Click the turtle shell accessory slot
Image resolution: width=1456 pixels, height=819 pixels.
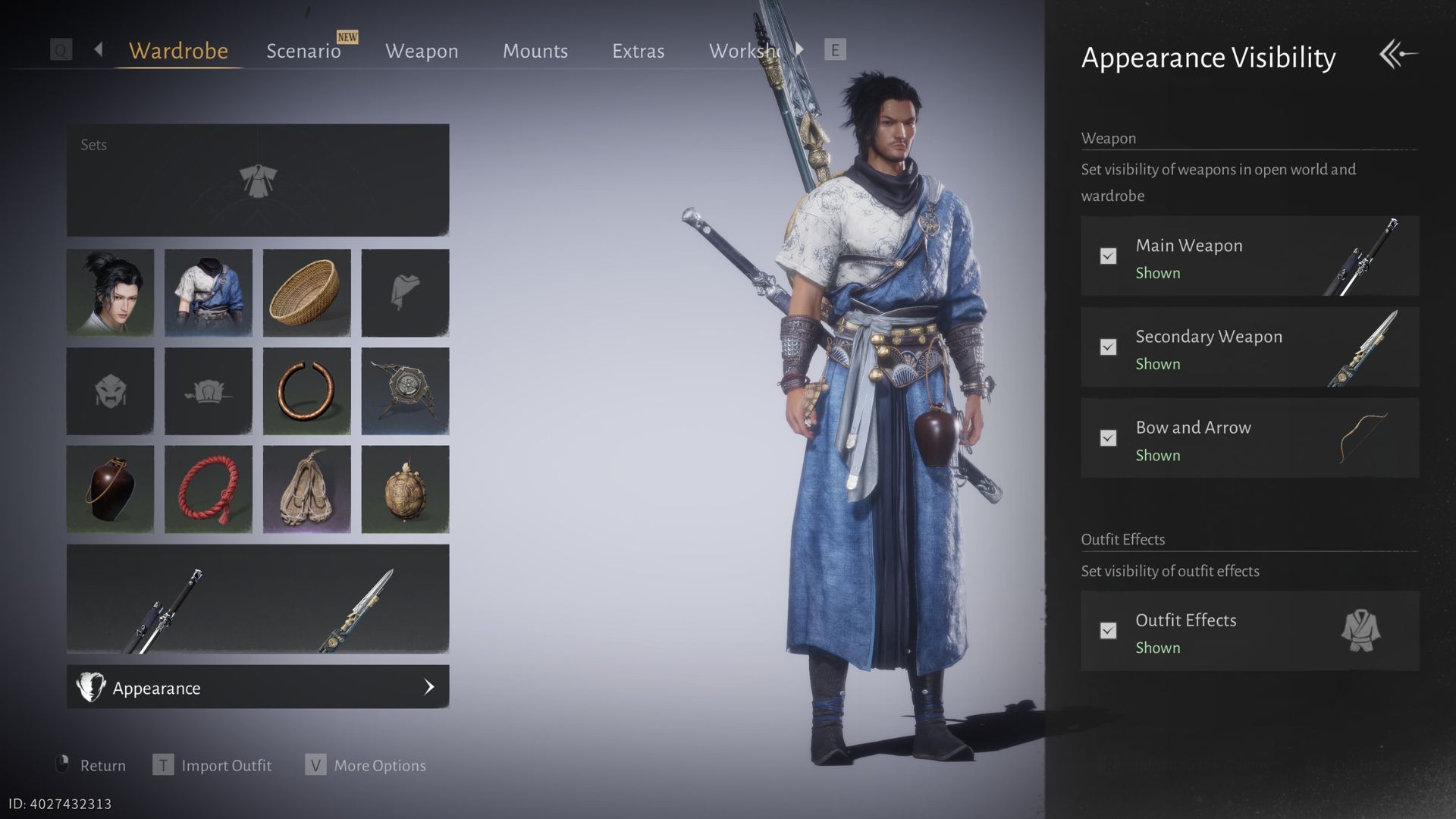click(405, 489)
